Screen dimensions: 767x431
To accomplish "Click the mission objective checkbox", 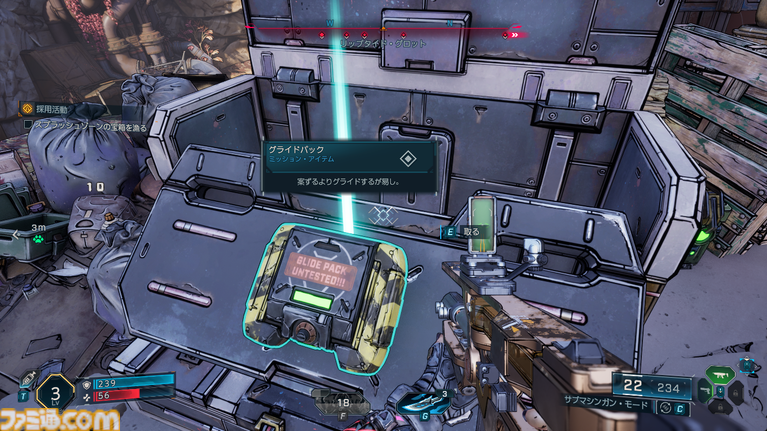I will pos(29,125).
